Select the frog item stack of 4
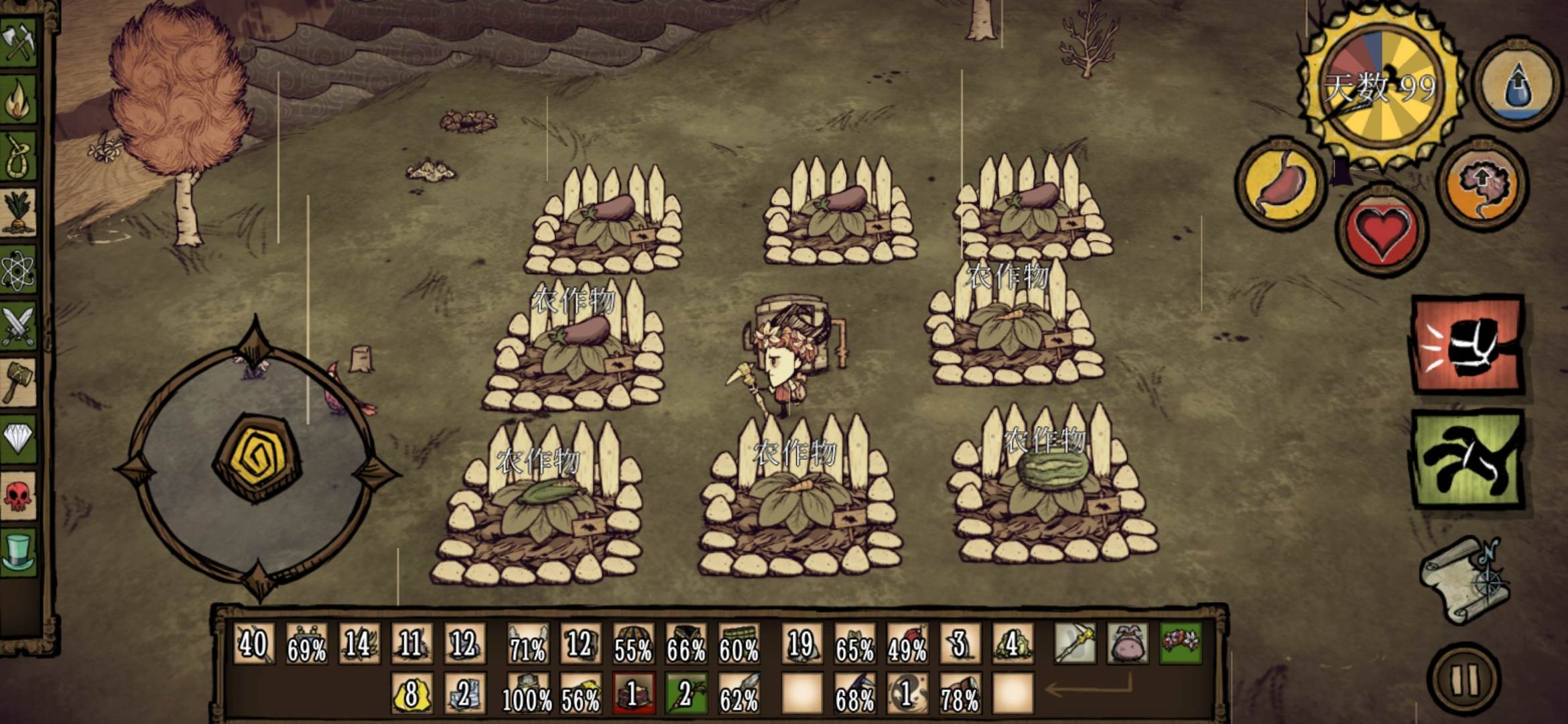 [x=1012, y=644]
